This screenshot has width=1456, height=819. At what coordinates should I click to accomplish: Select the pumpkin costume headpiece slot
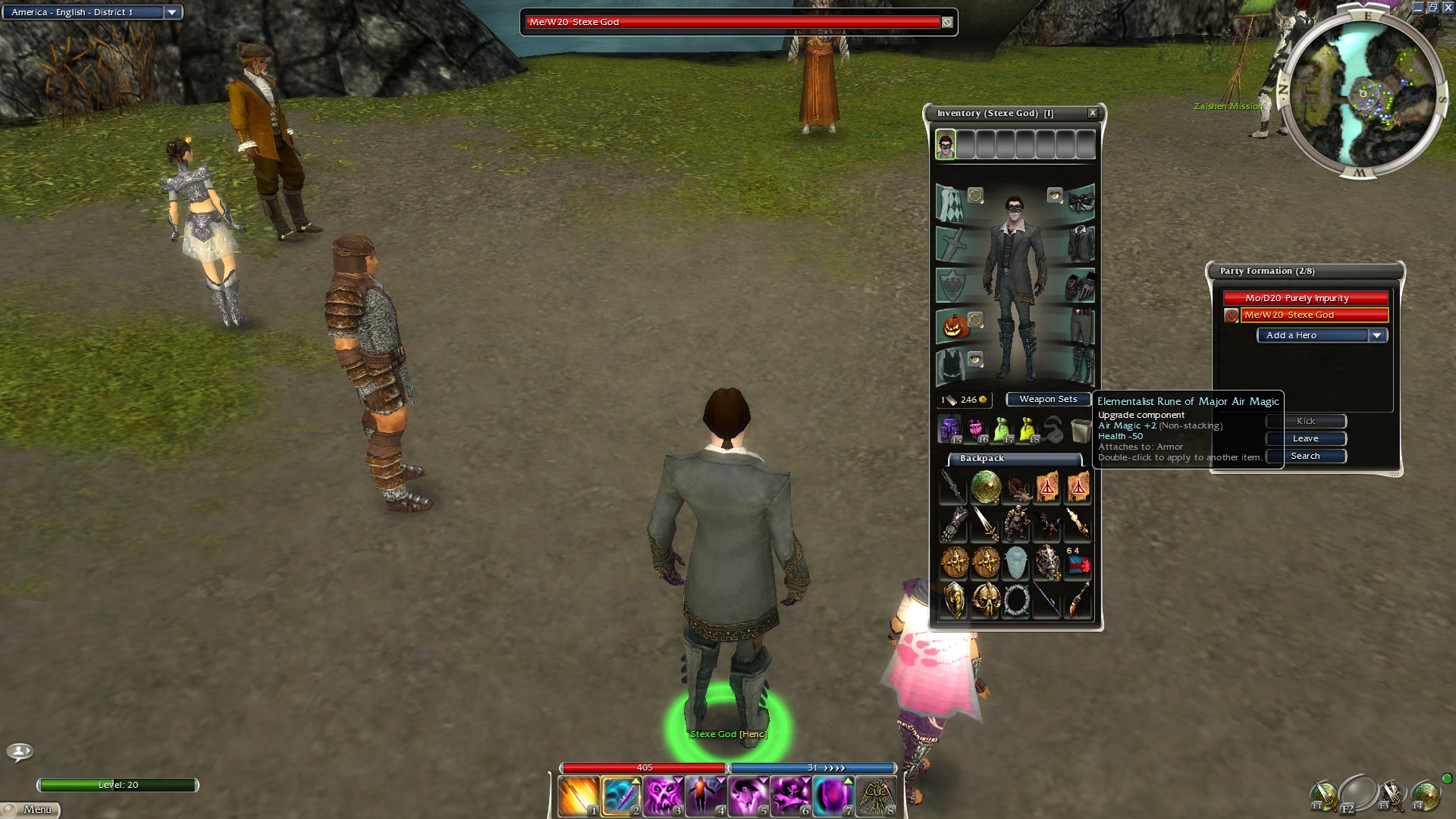[x=955, y=326]
